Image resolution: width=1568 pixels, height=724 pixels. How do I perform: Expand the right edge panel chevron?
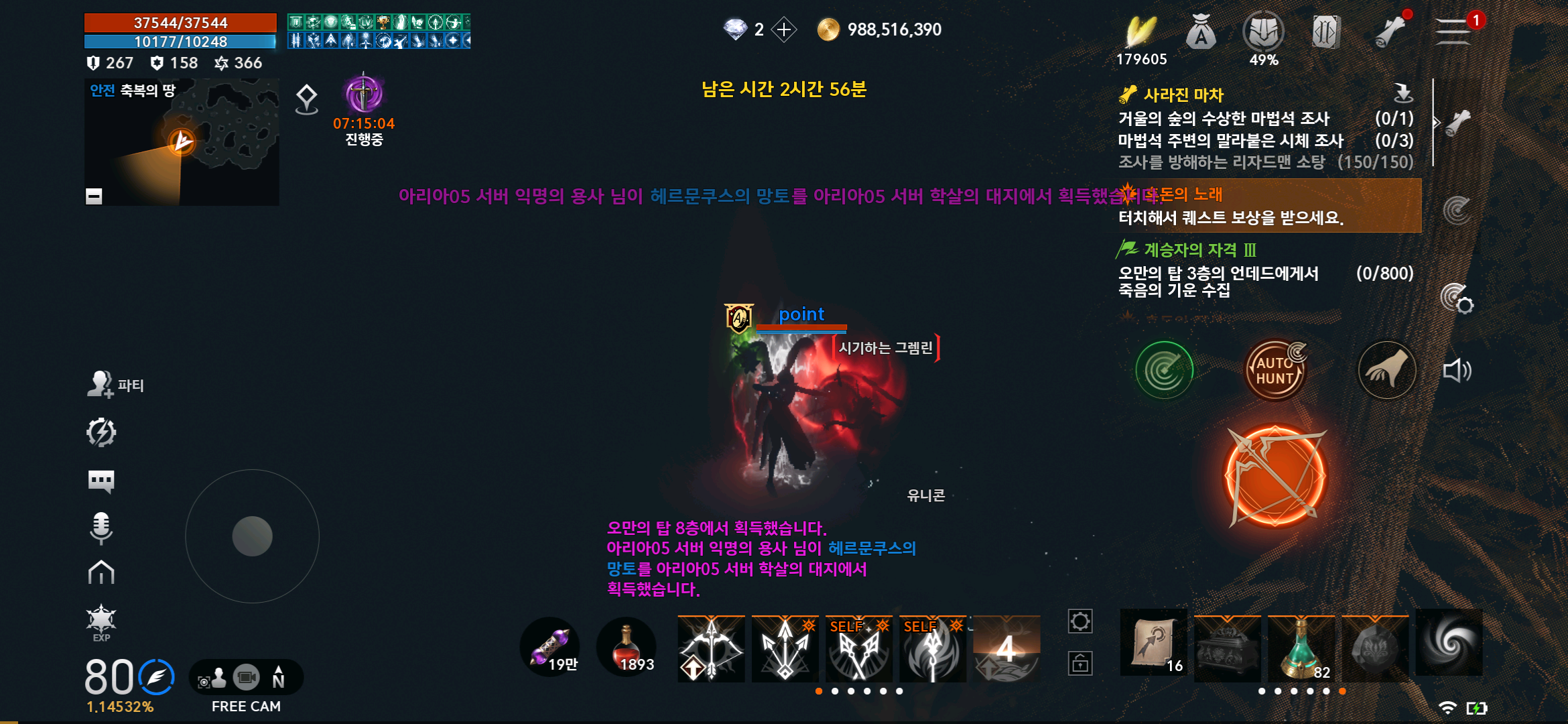pyautogui.click(x=1436, y=122)
